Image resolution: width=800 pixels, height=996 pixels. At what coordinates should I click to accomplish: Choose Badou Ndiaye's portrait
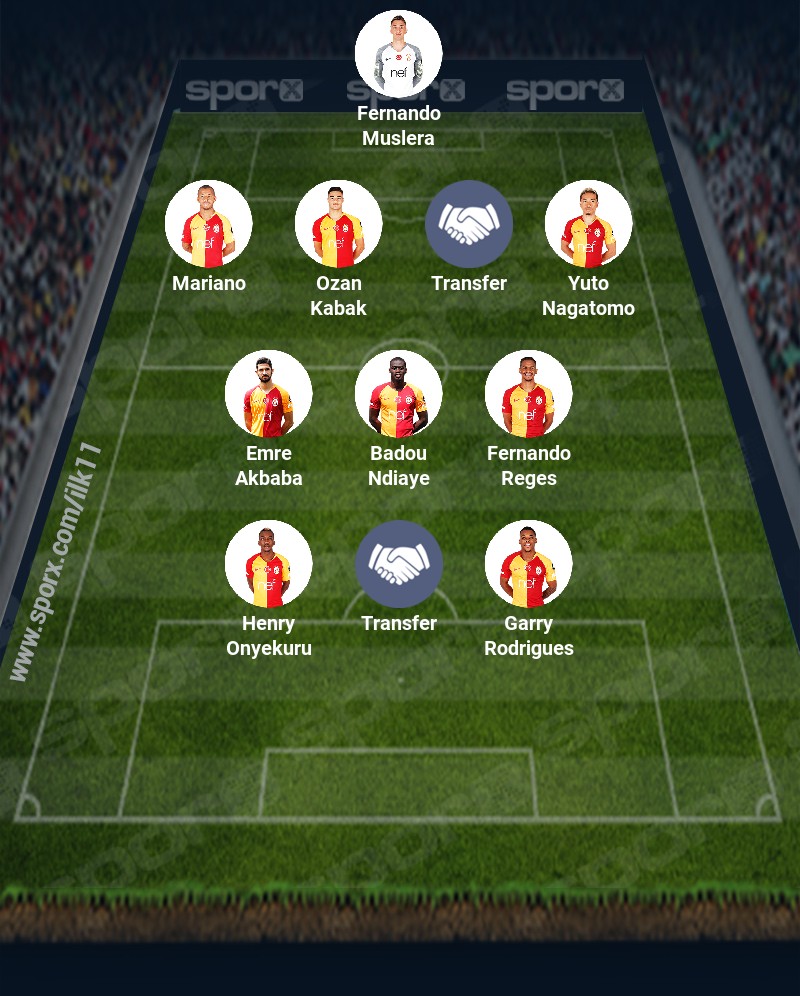point(398,394)
